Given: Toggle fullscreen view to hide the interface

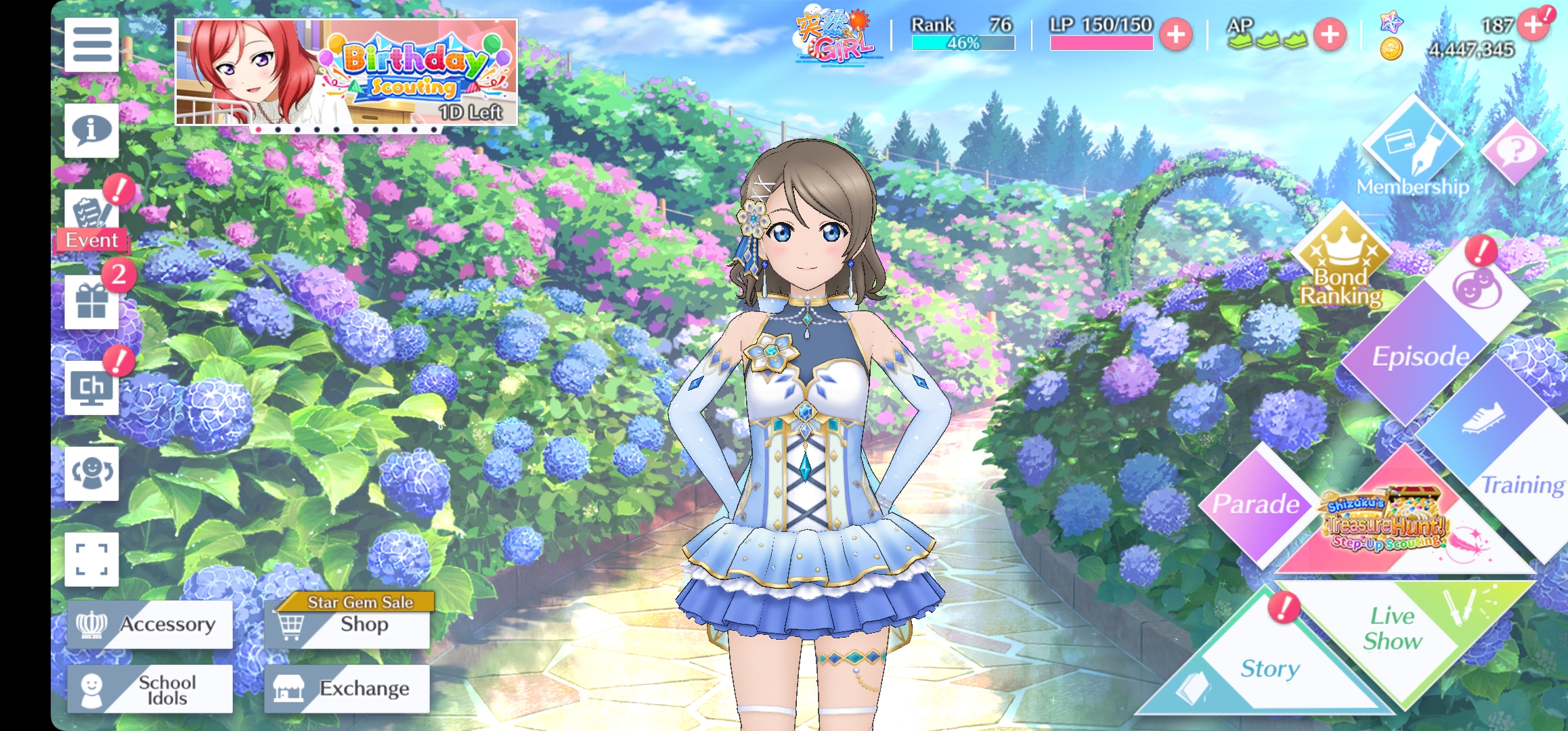Looking at the screenshot, I should [91, 559].
